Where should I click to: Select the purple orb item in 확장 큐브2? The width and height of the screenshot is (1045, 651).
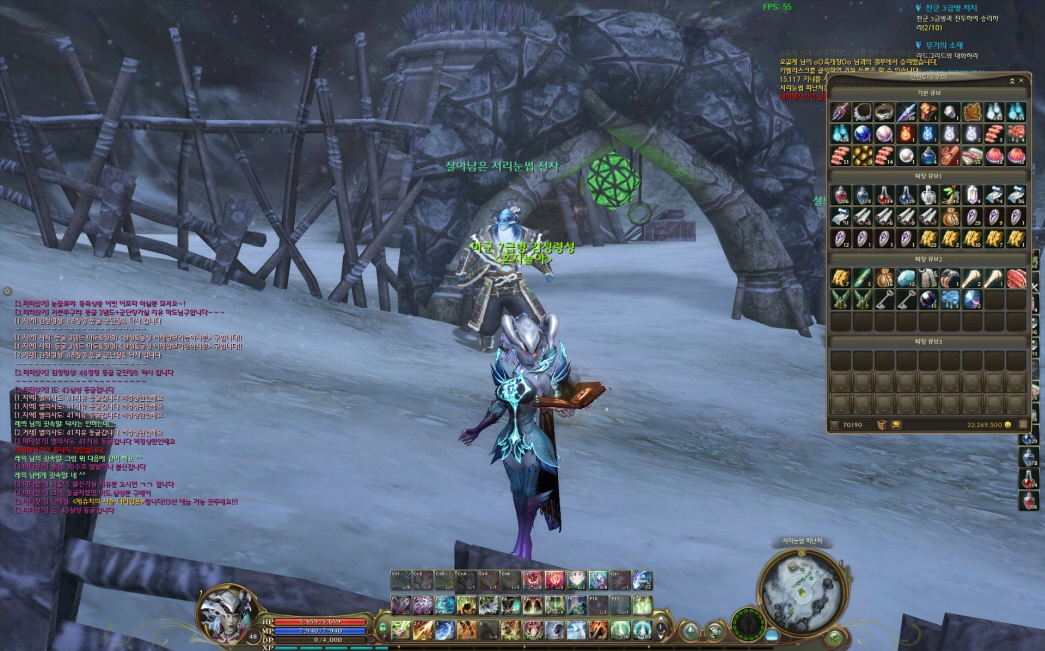pyautogui.click(x=927, y=299)
